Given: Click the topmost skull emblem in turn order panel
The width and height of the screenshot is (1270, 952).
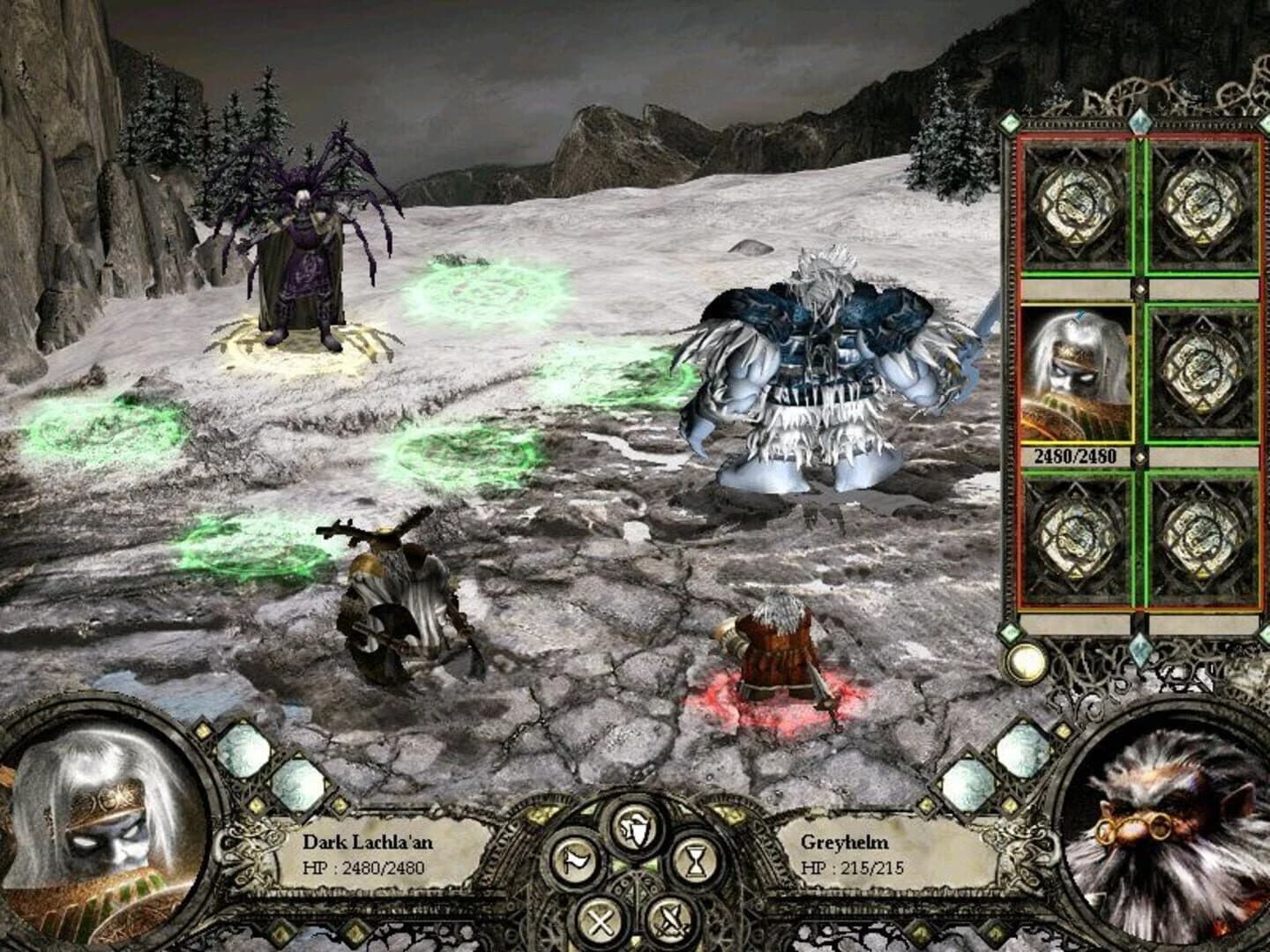Looking at the screenshot, I should 1074,207.
